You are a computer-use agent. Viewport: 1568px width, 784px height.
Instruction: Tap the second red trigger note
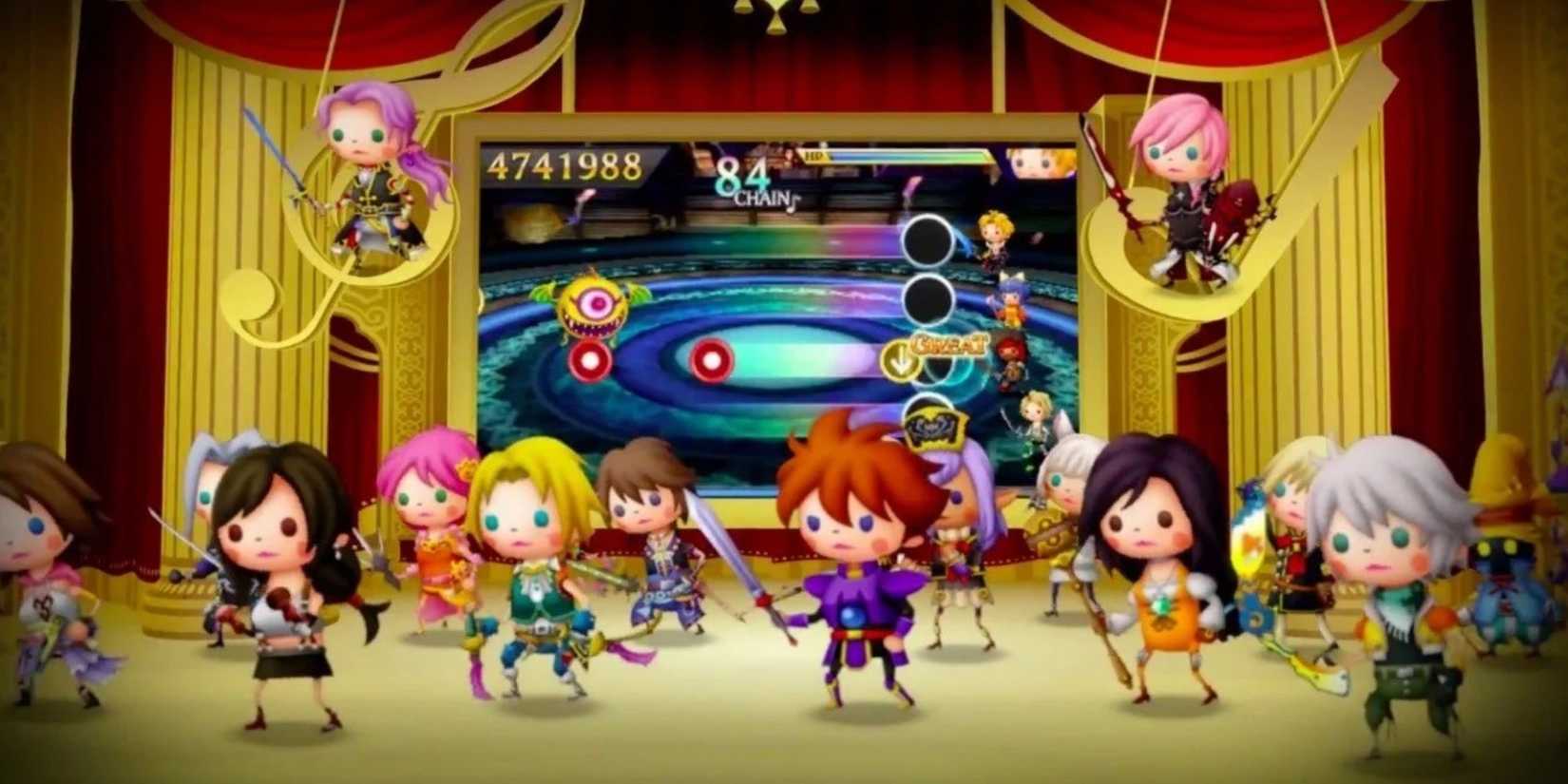711,359
